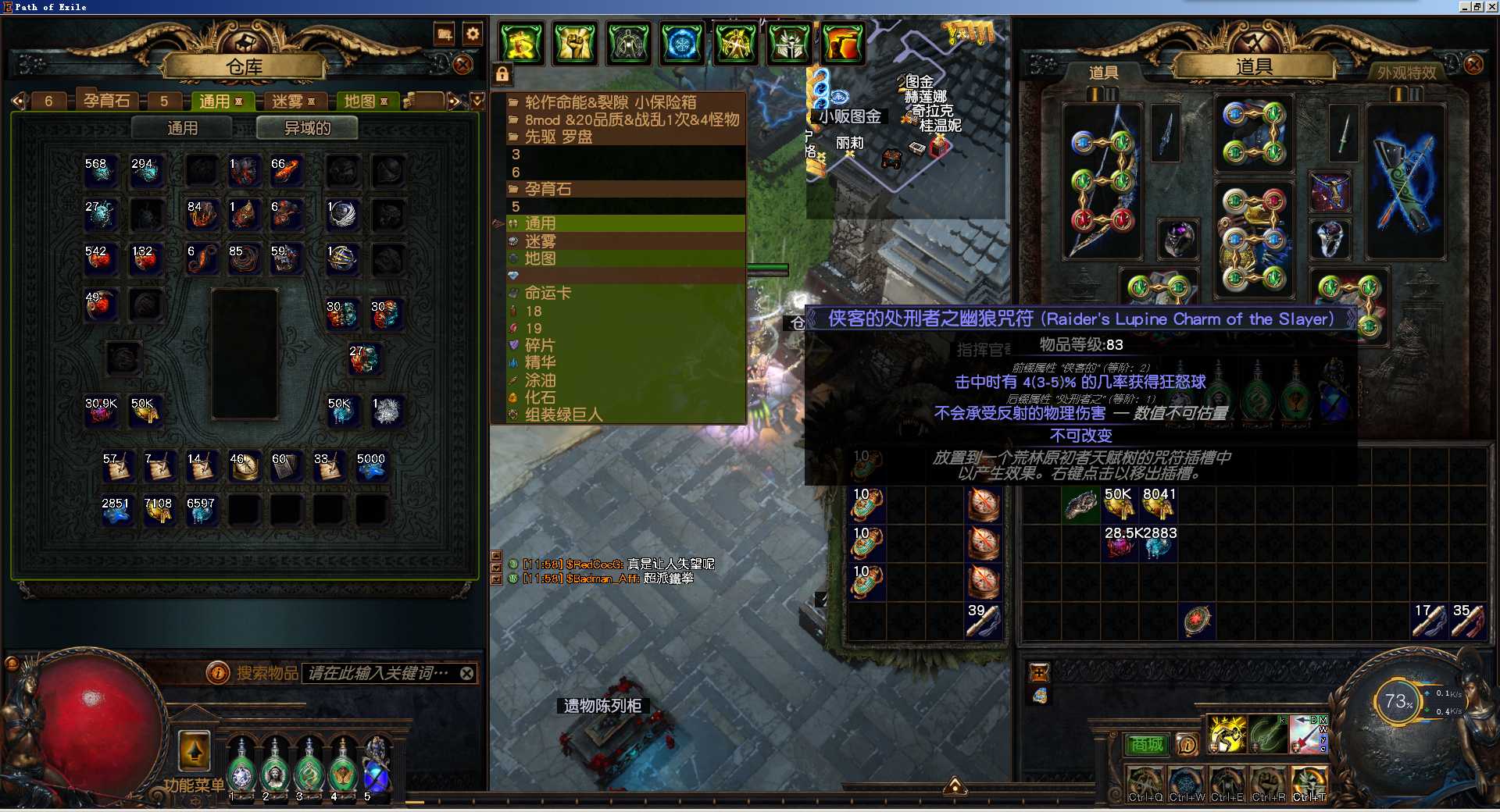Open the 迷雾 stash tab

click(x=287, y=101)
